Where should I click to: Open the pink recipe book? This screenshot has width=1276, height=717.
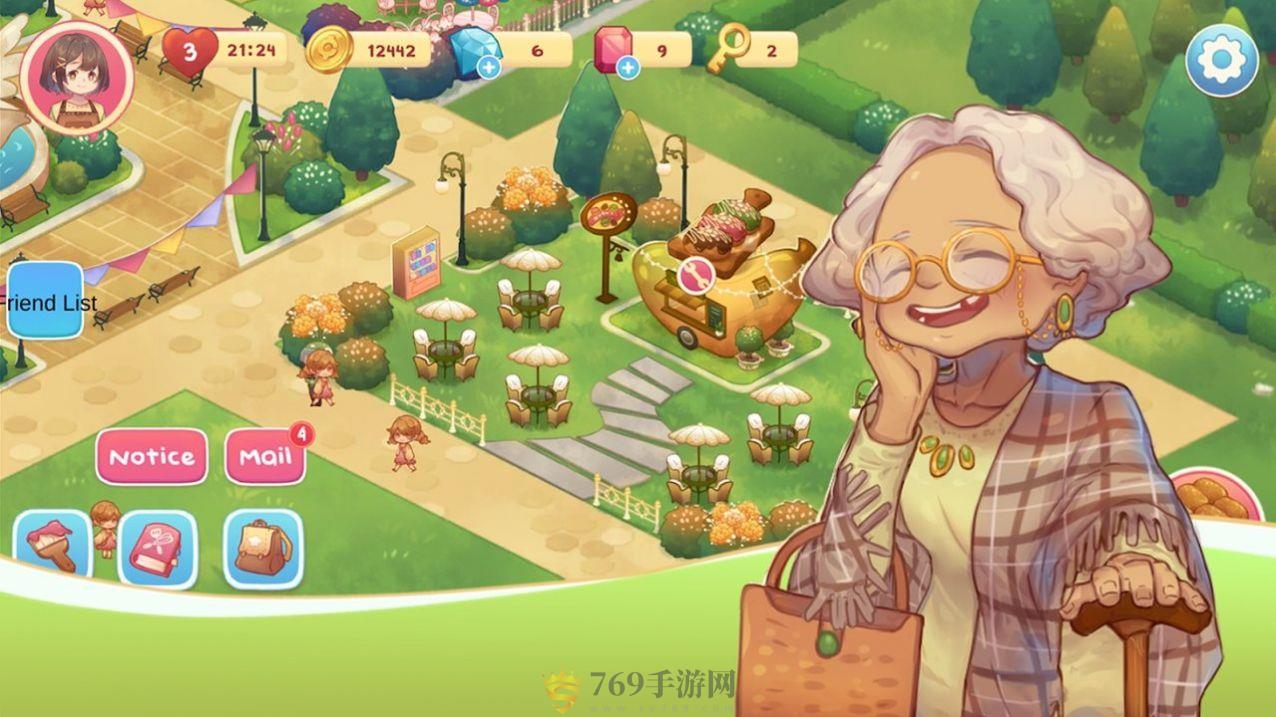(157, 548)
